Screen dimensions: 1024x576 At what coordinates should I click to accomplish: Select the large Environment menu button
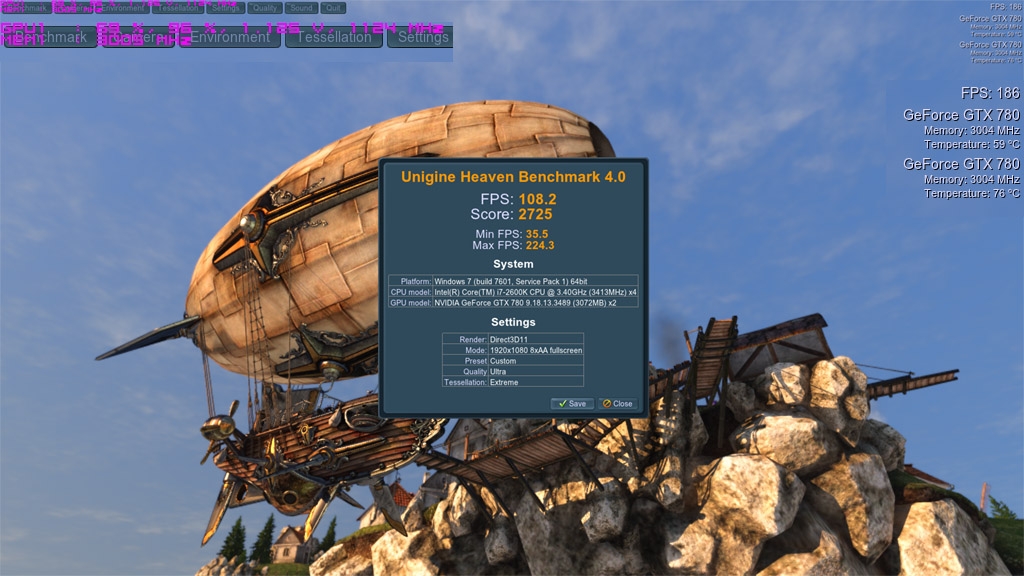[230, 37]
